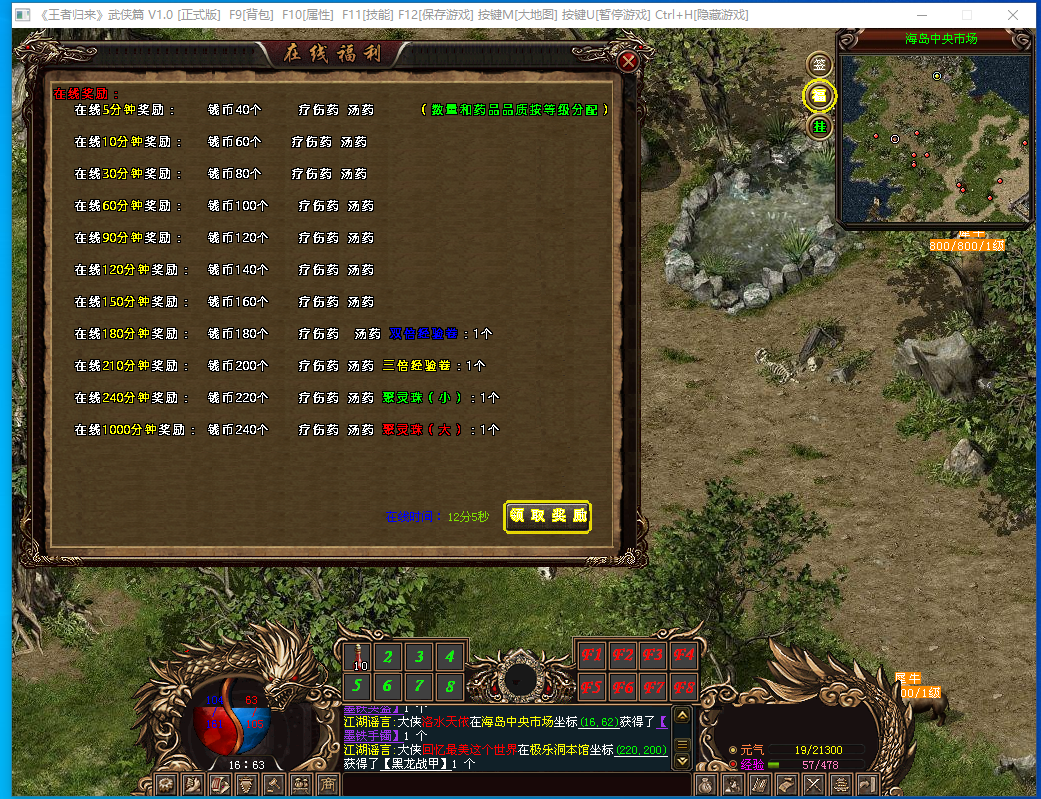Viewport: 1041px width, 799px height.
Task: Select hotbar slot 4
Action: [451, 657]
